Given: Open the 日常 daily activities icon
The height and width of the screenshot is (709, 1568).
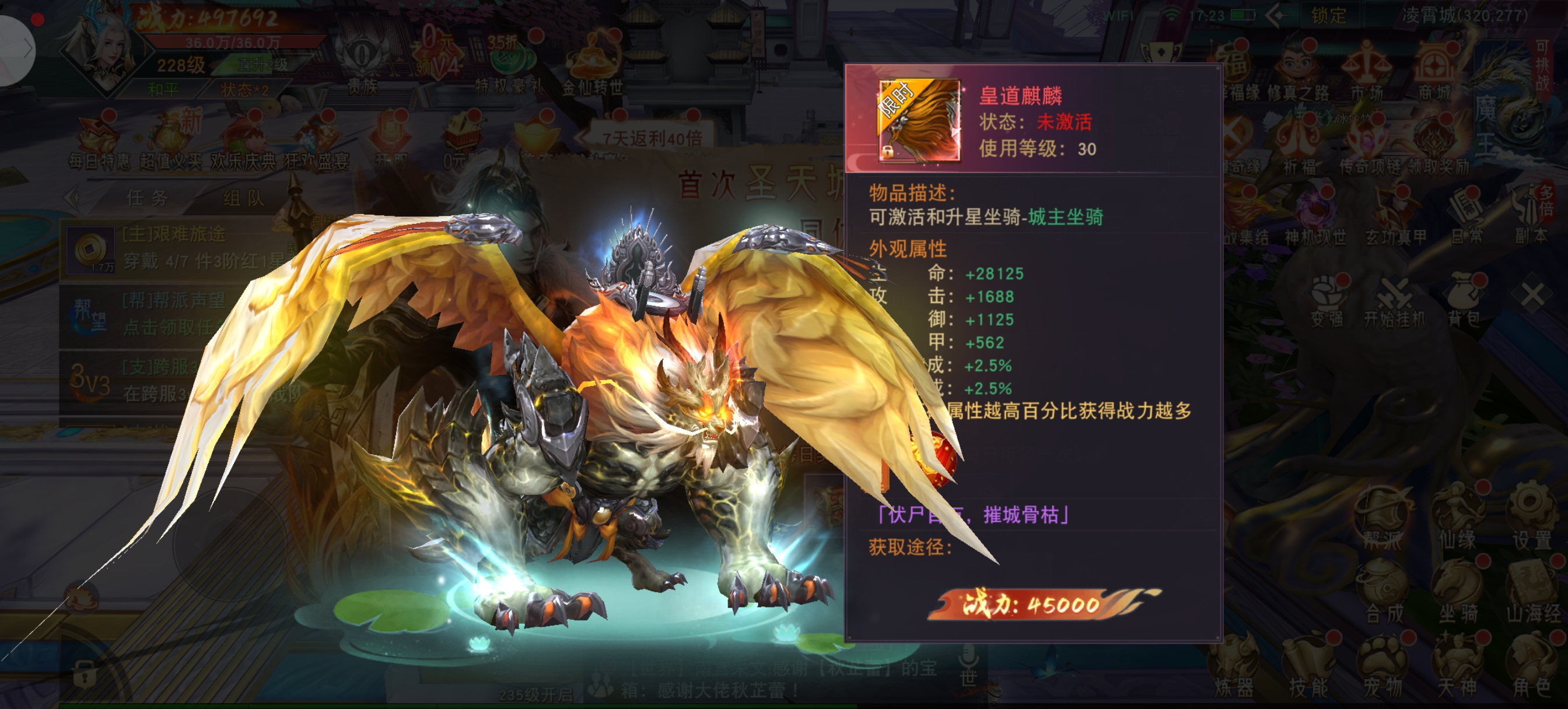Looking at the screenshot, I should pyautogui.click(x=1468, y=217).
